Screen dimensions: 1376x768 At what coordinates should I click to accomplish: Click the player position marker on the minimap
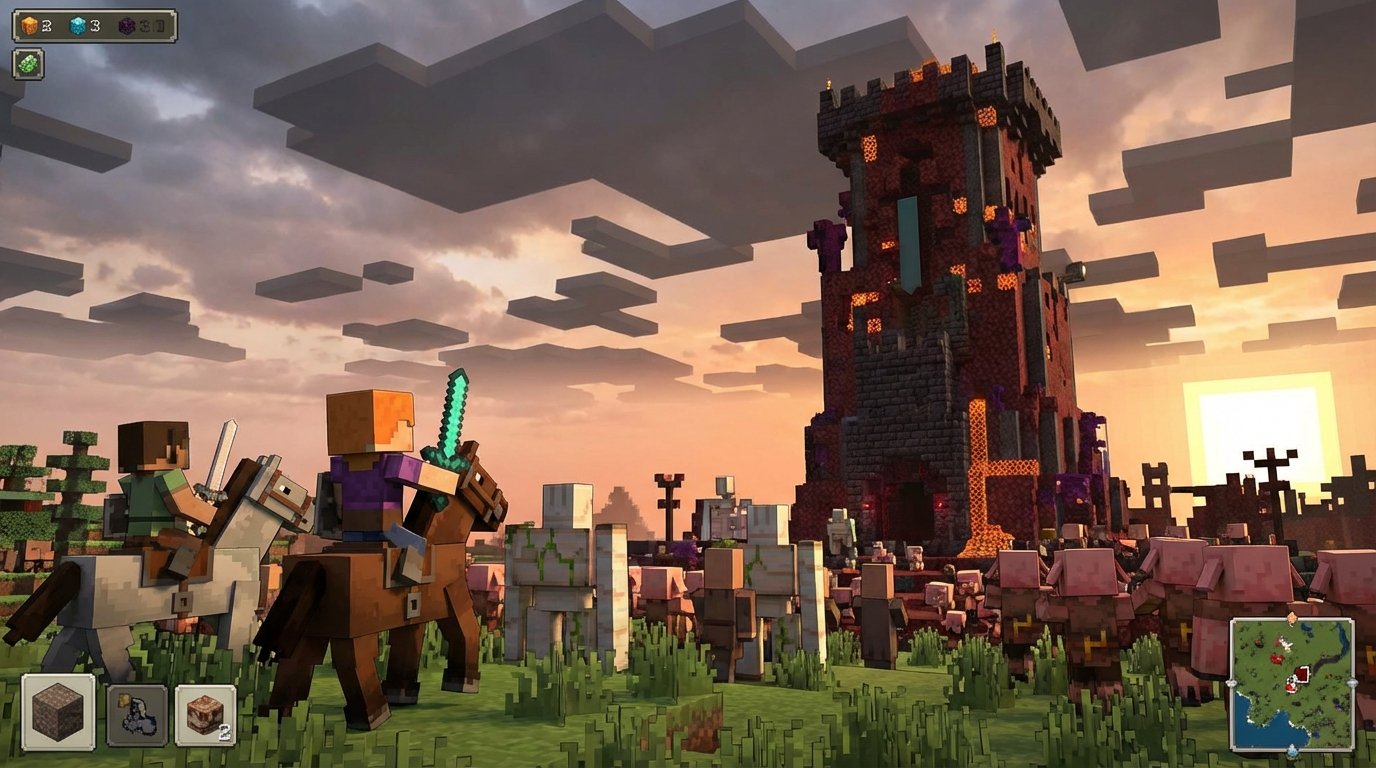(1291, 684)
